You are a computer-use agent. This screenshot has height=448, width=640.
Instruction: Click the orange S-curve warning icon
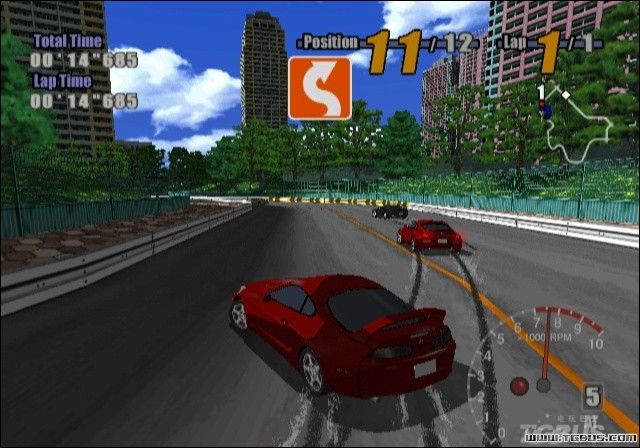pyautogui.click(x=320, y=88)
